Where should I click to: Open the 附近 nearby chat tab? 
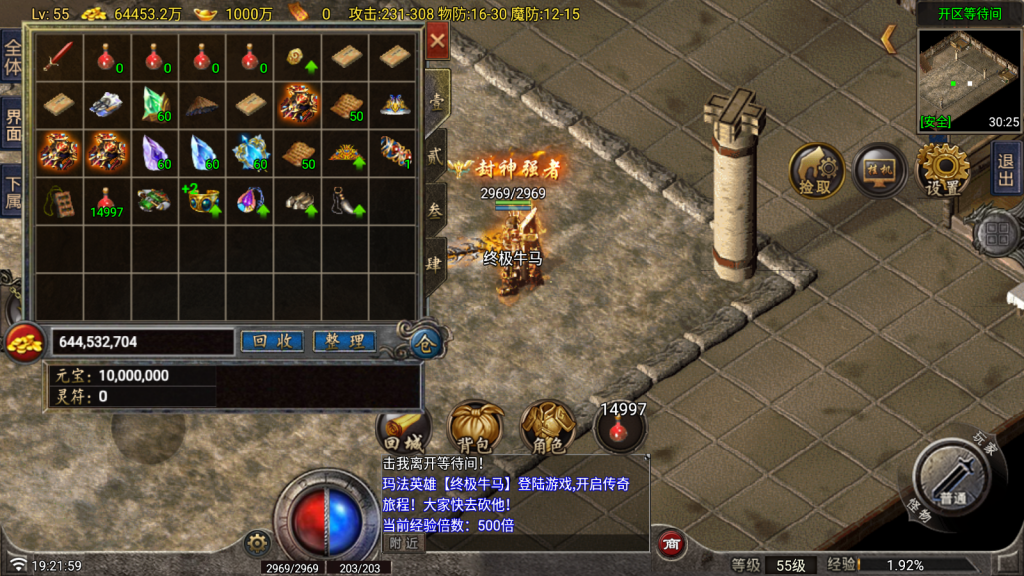403,543
